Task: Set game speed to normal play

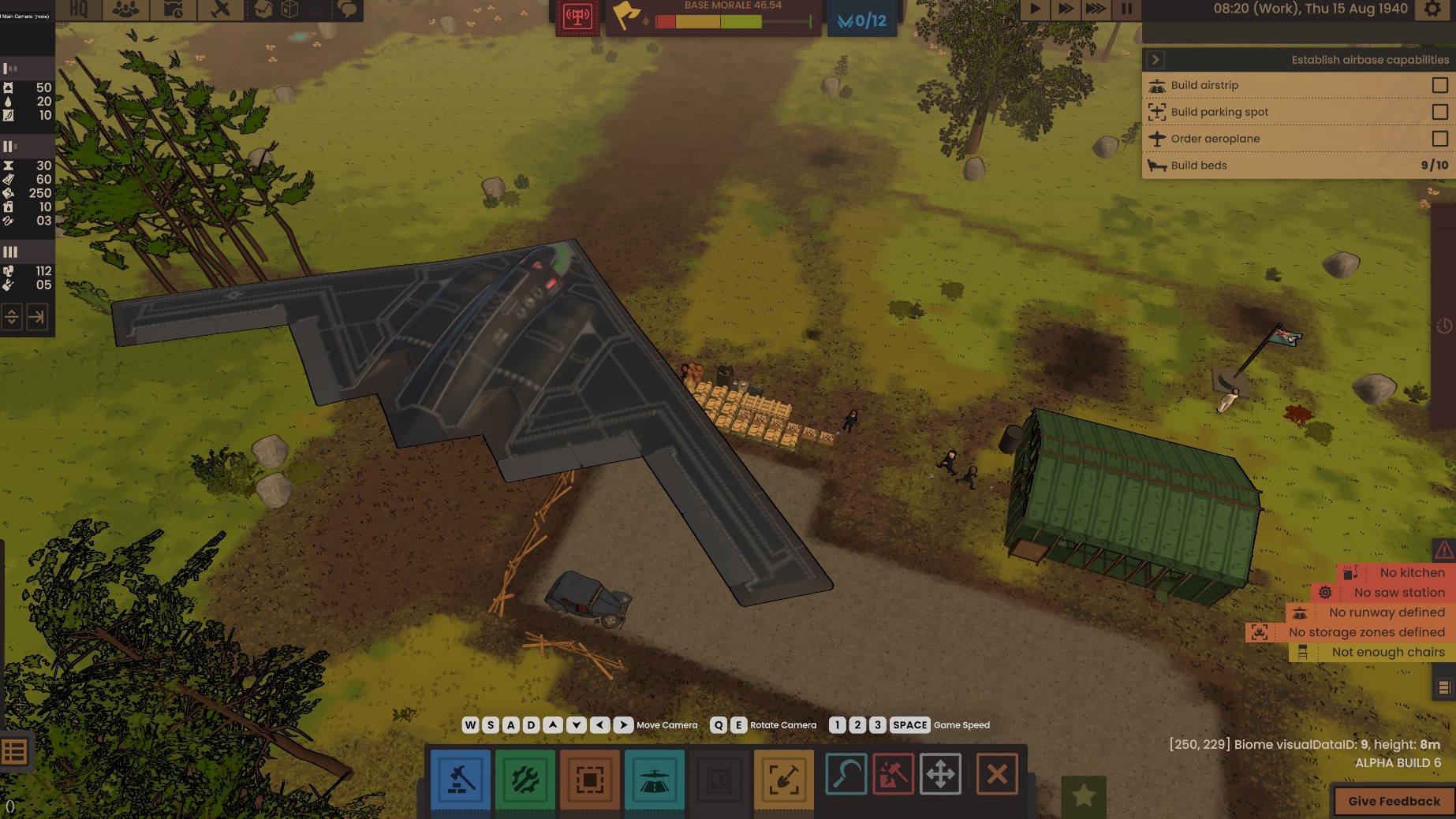Action: 1035,9
